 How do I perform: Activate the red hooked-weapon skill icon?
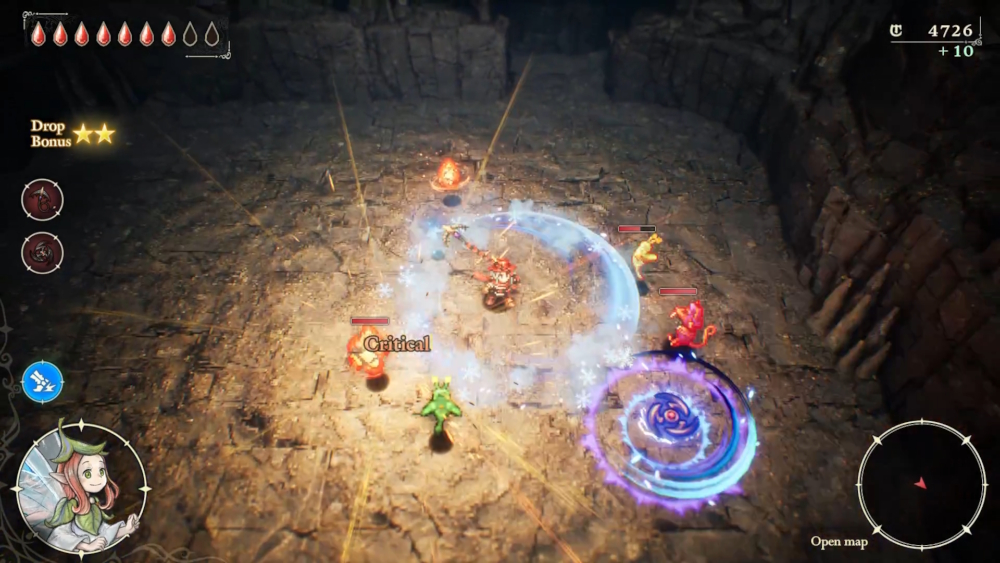[42, 199]
